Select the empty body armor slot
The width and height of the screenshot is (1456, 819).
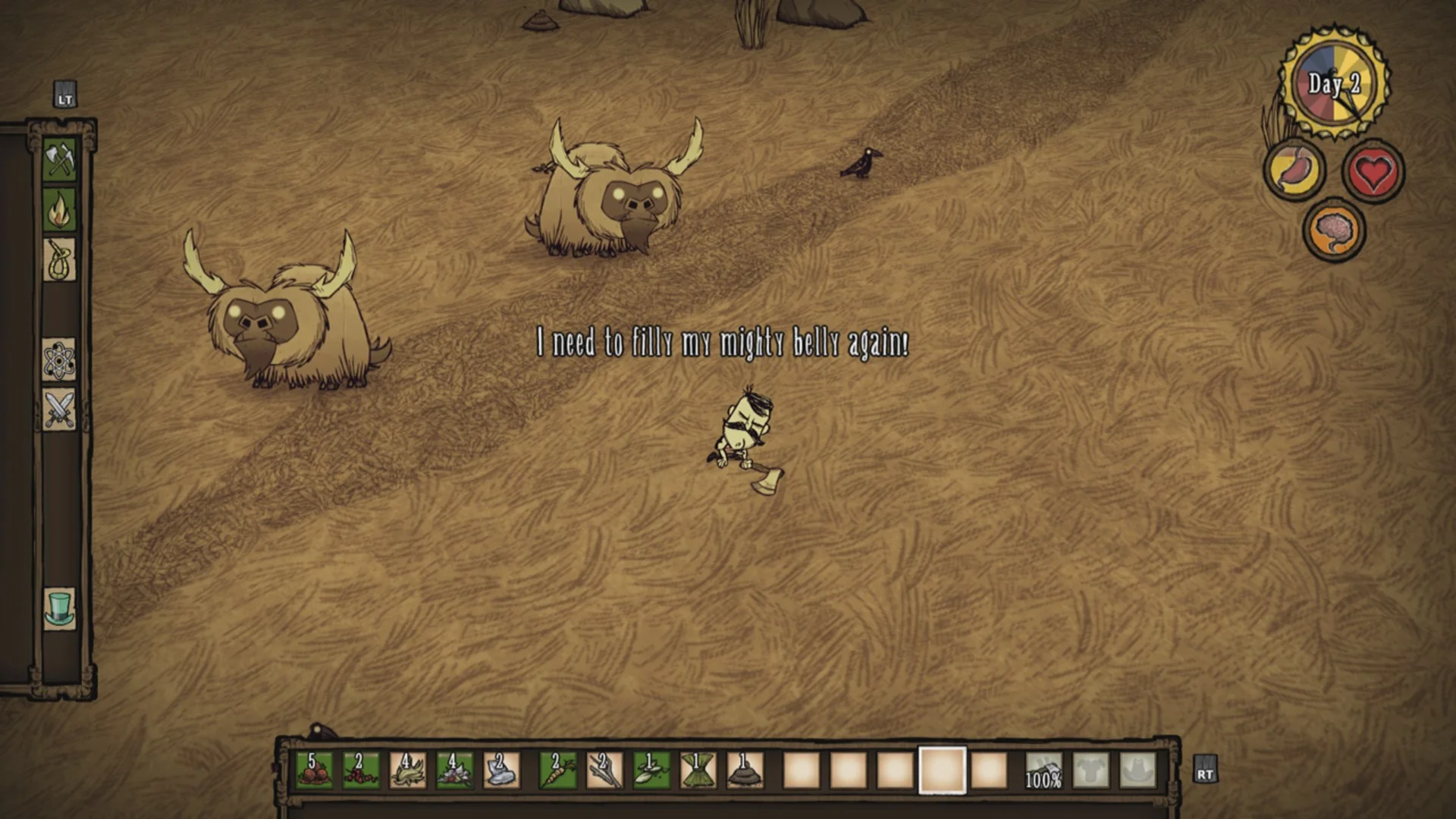tap(1090, 770)
